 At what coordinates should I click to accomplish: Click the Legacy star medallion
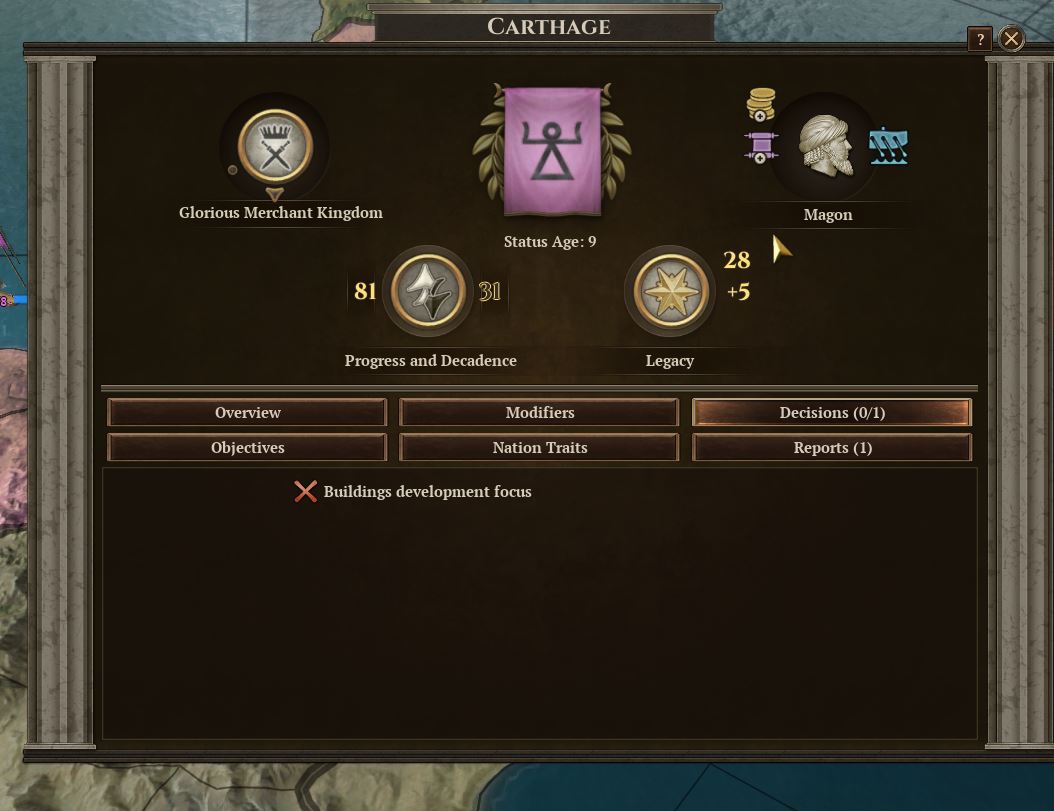pos(670,292)
